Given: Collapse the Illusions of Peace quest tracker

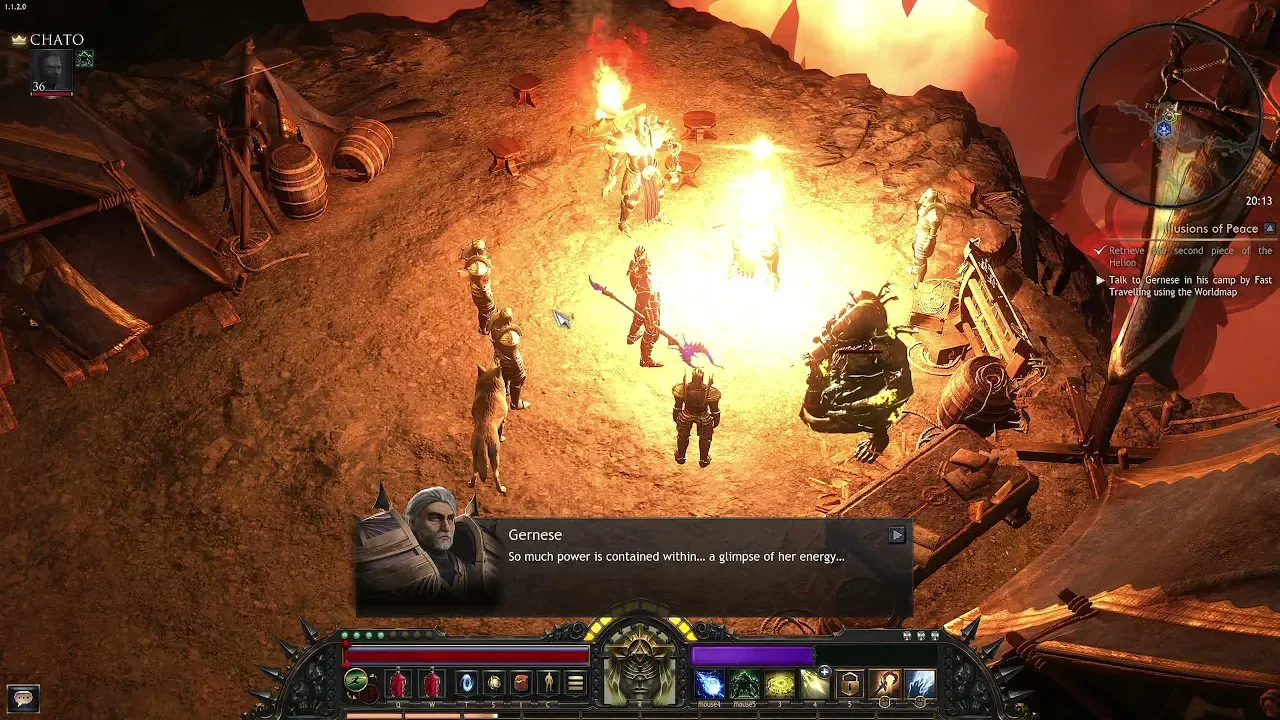Looking at the screenshot, I should (1270, 229).
